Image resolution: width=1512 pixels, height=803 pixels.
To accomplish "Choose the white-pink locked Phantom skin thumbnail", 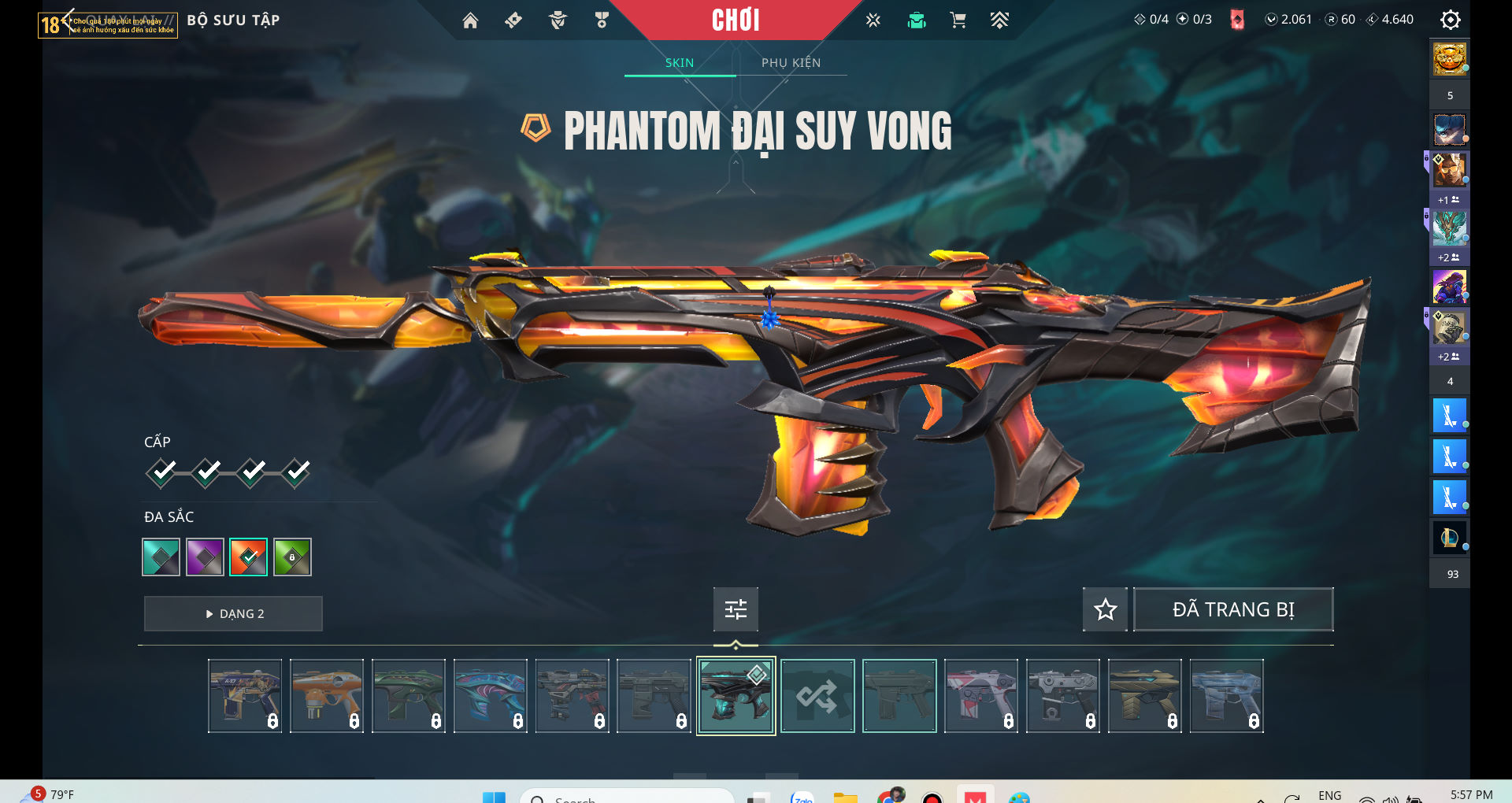I will 981,696.
